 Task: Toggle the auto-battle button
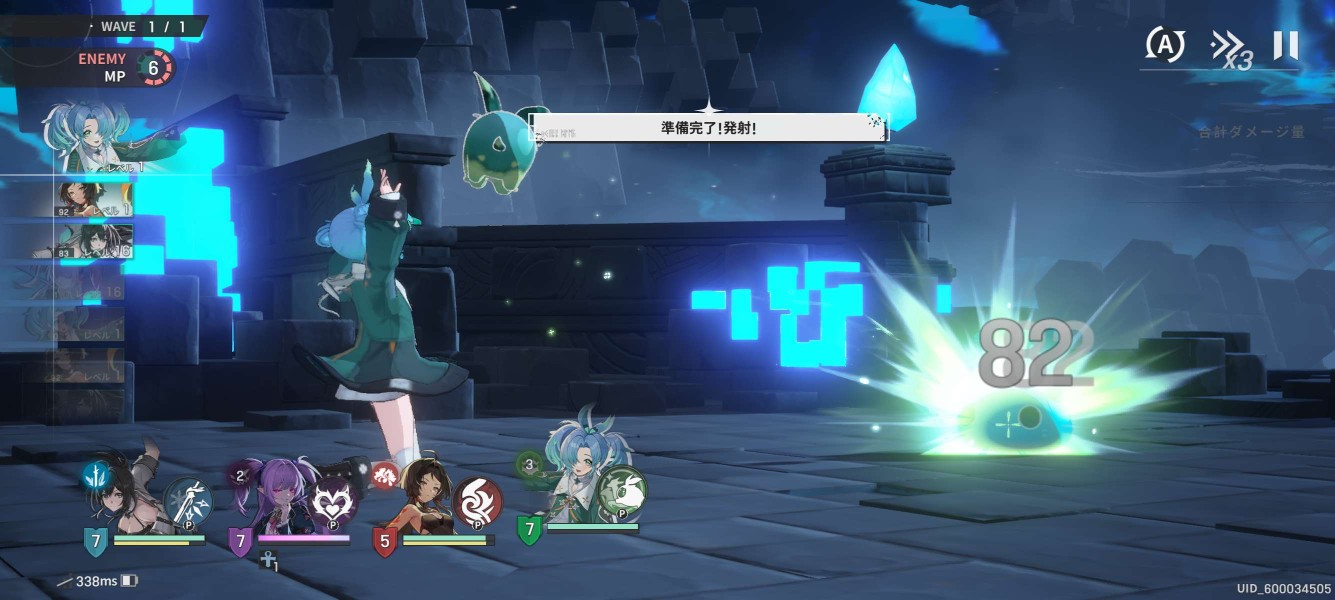pyautogui.click(x=1165, y=44)
